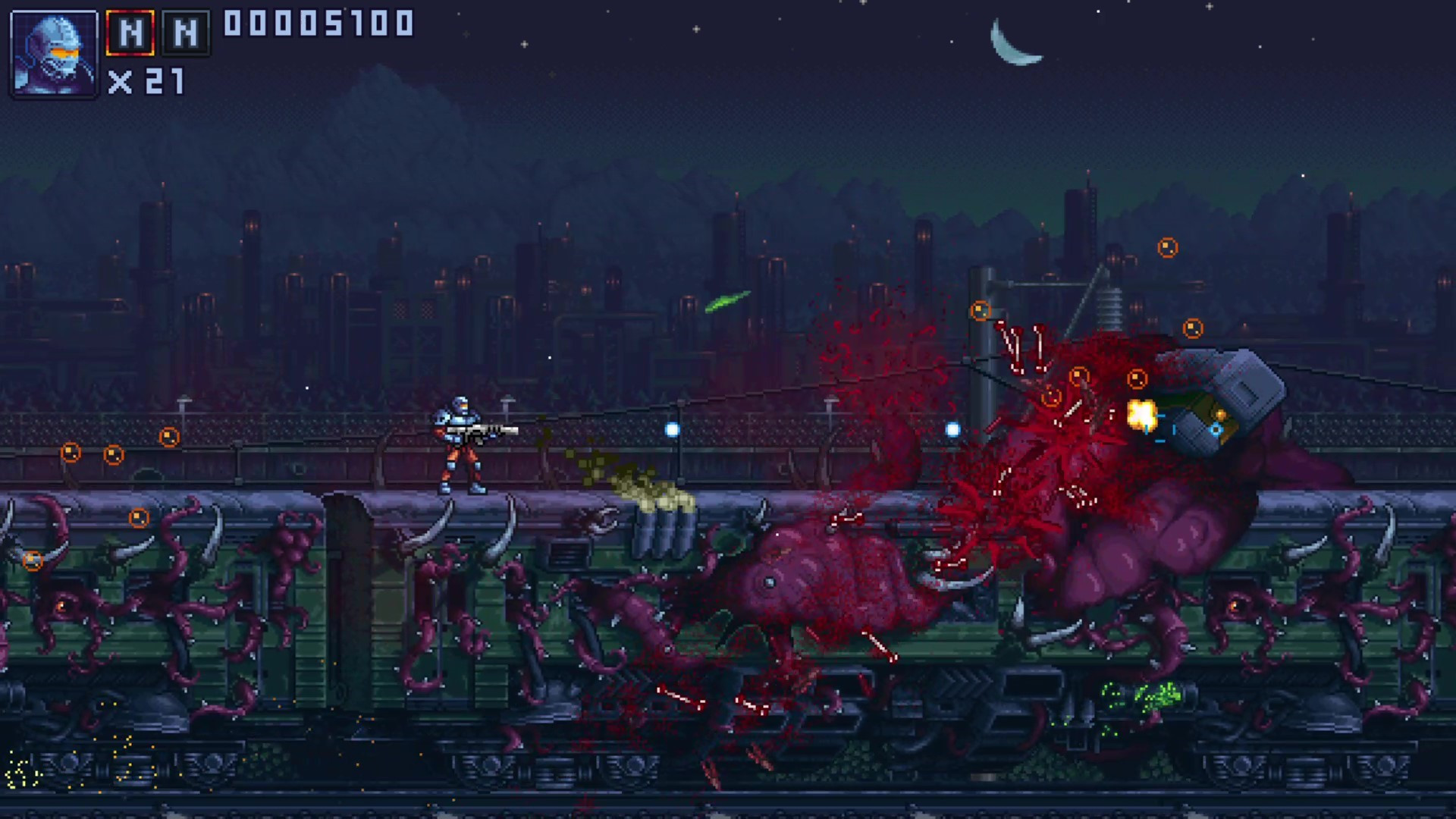Click the player character portrait icon
The height and width of the screenshot is (819, 1456).
53,52
